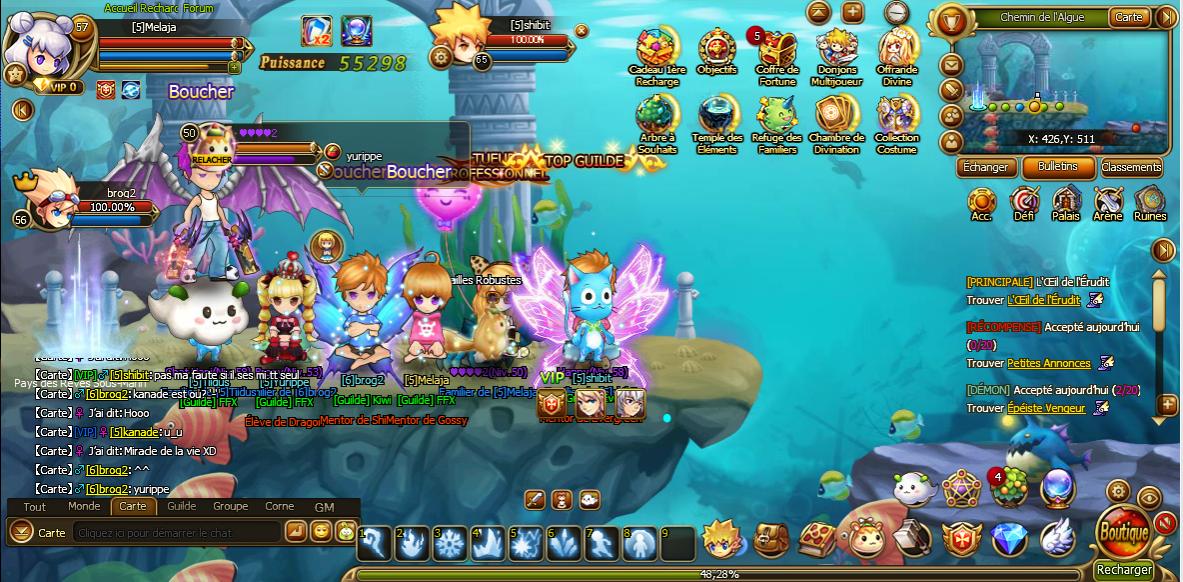The image size is (1183, 582).
Task: Open the Boutique shop button
Action: [x=1123, y=533]
